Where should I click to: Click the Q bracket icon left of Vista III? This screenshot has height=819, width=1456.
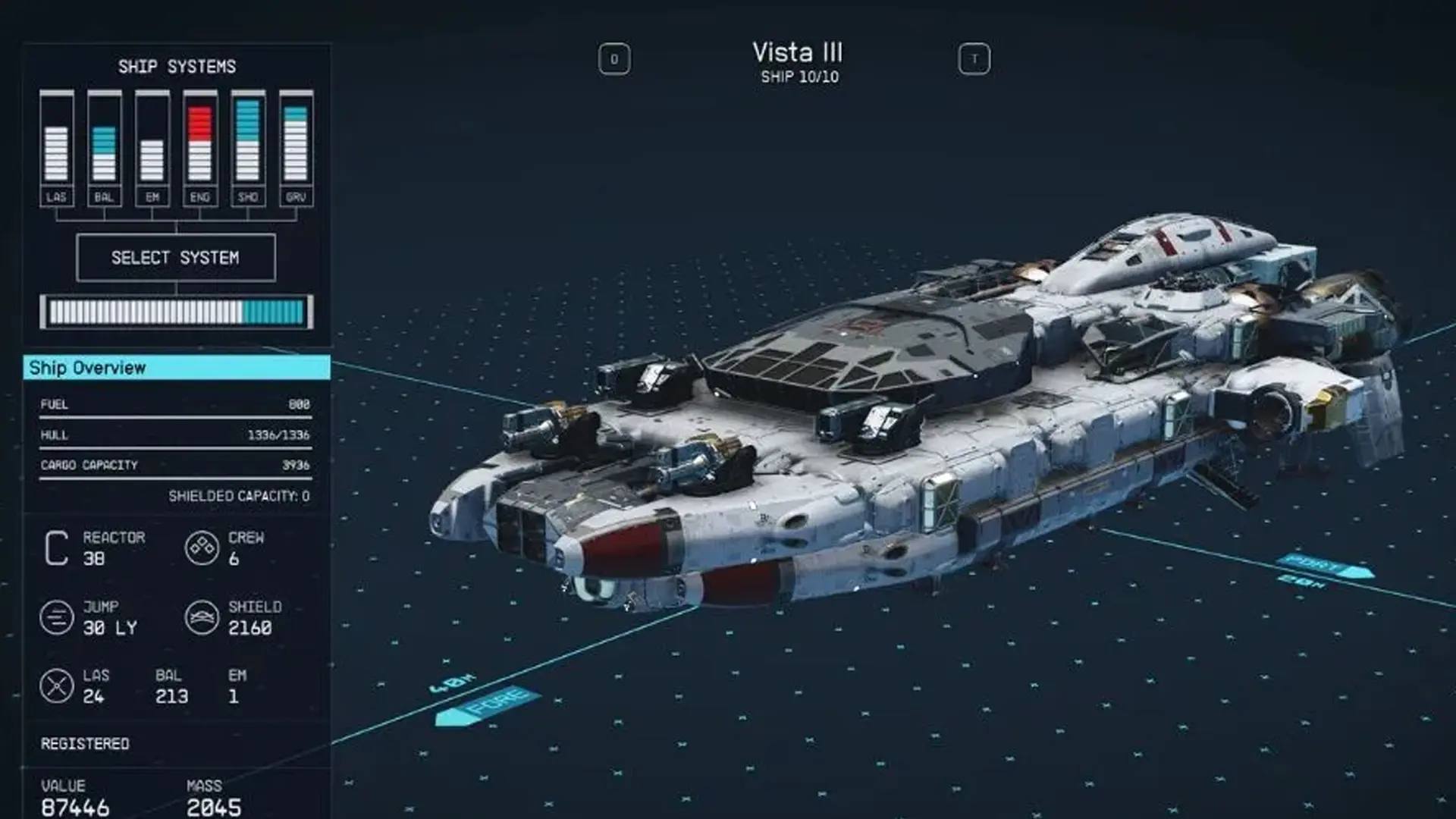tap(613, 58)
